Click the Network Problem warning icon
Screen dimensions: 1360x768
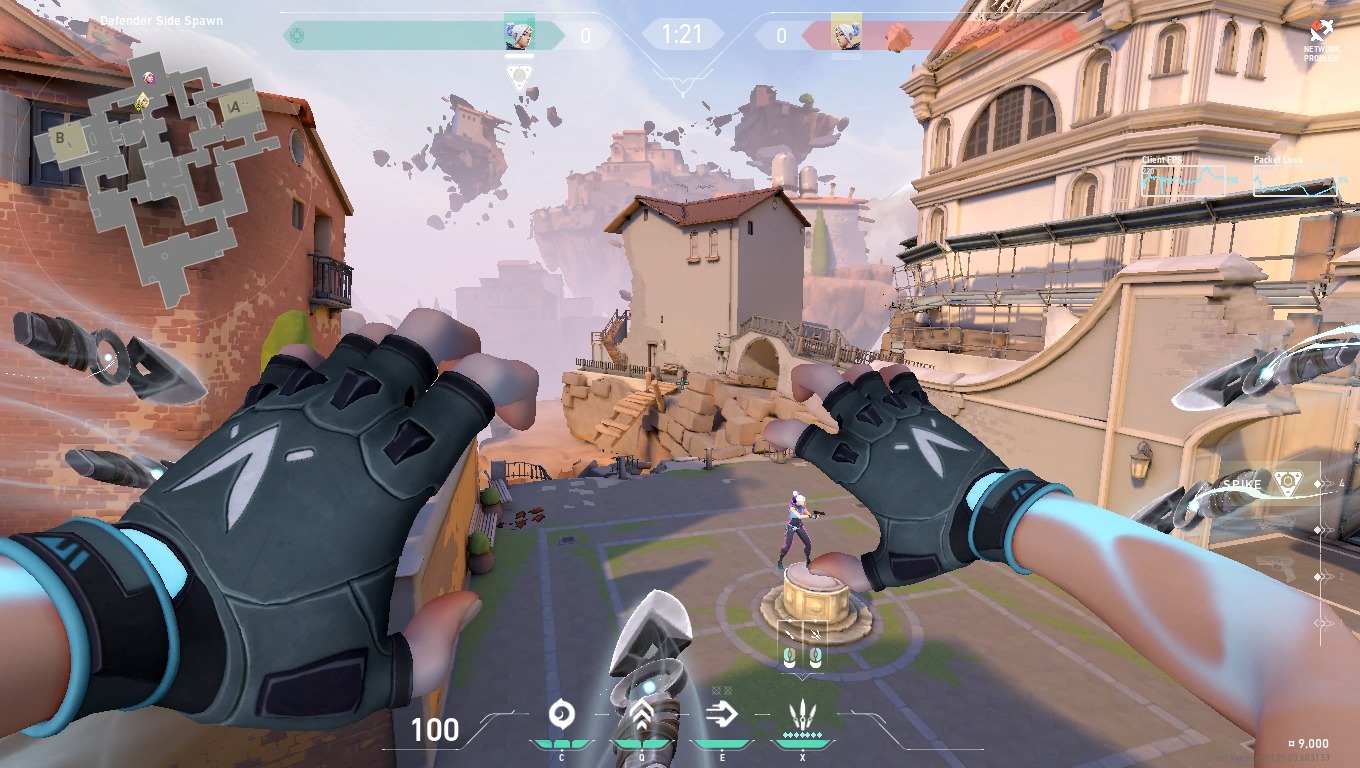(x=1320, y=38)
